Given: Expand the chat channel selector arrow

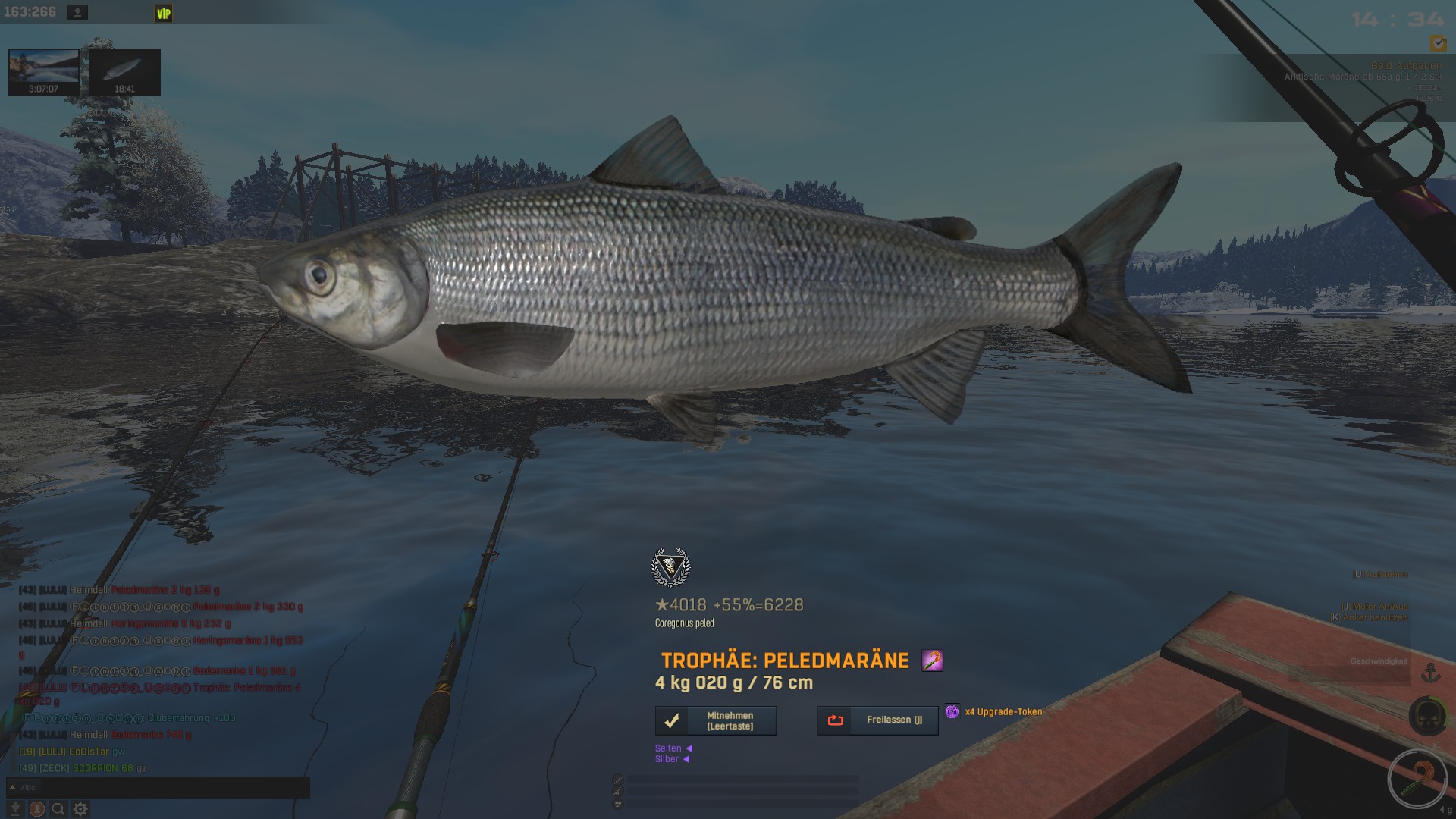Looking at the screenshot, I should point(13,787).
